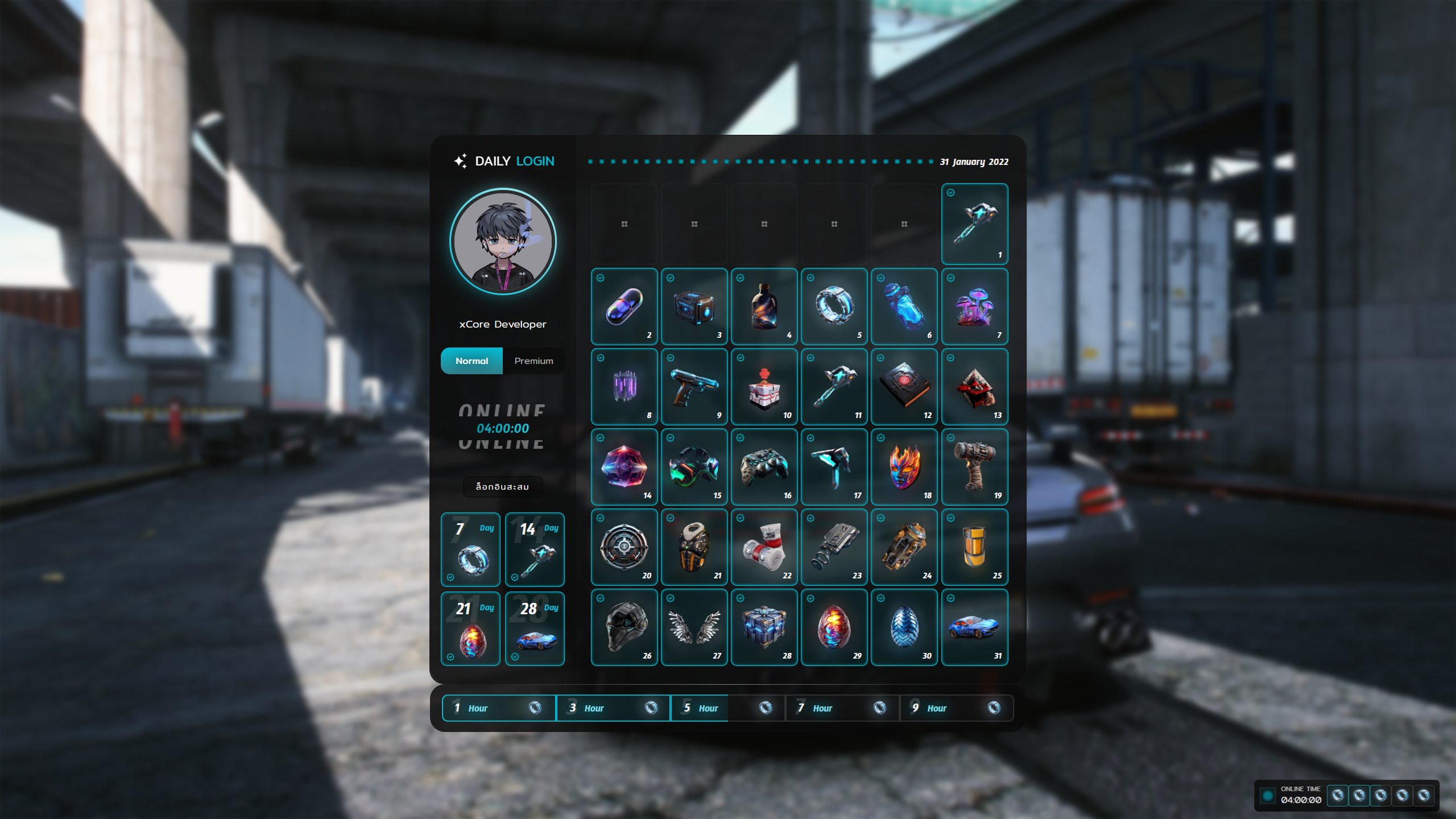
Task: Click the Thai cumulative login button
Action: point(502,487)
